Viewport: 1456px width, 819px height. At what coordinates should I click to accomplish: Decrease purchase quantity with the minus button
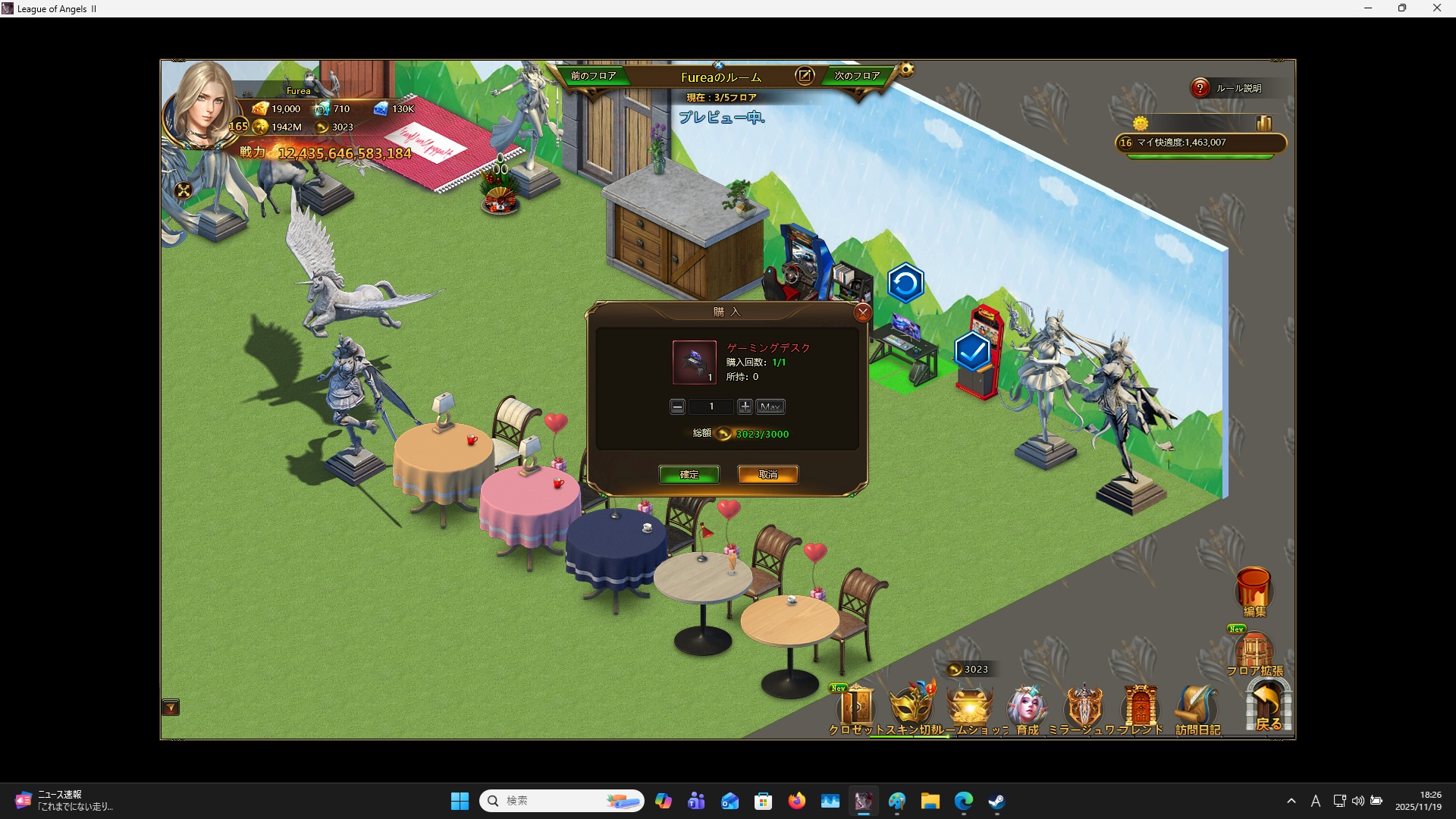[677, 407]
